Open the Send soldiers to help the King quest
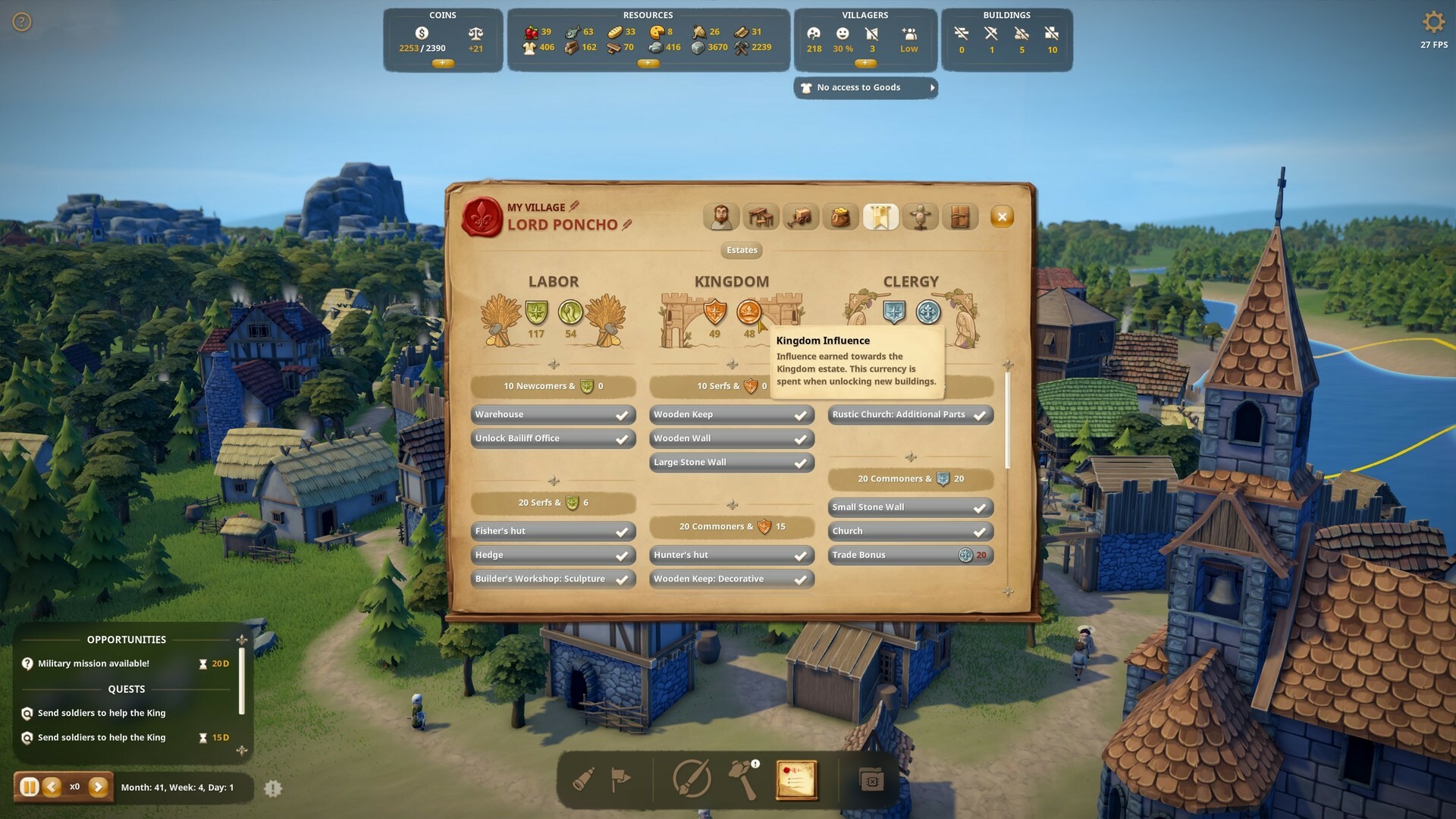This screenshot has height=819, width=1456. pos(103,713)
